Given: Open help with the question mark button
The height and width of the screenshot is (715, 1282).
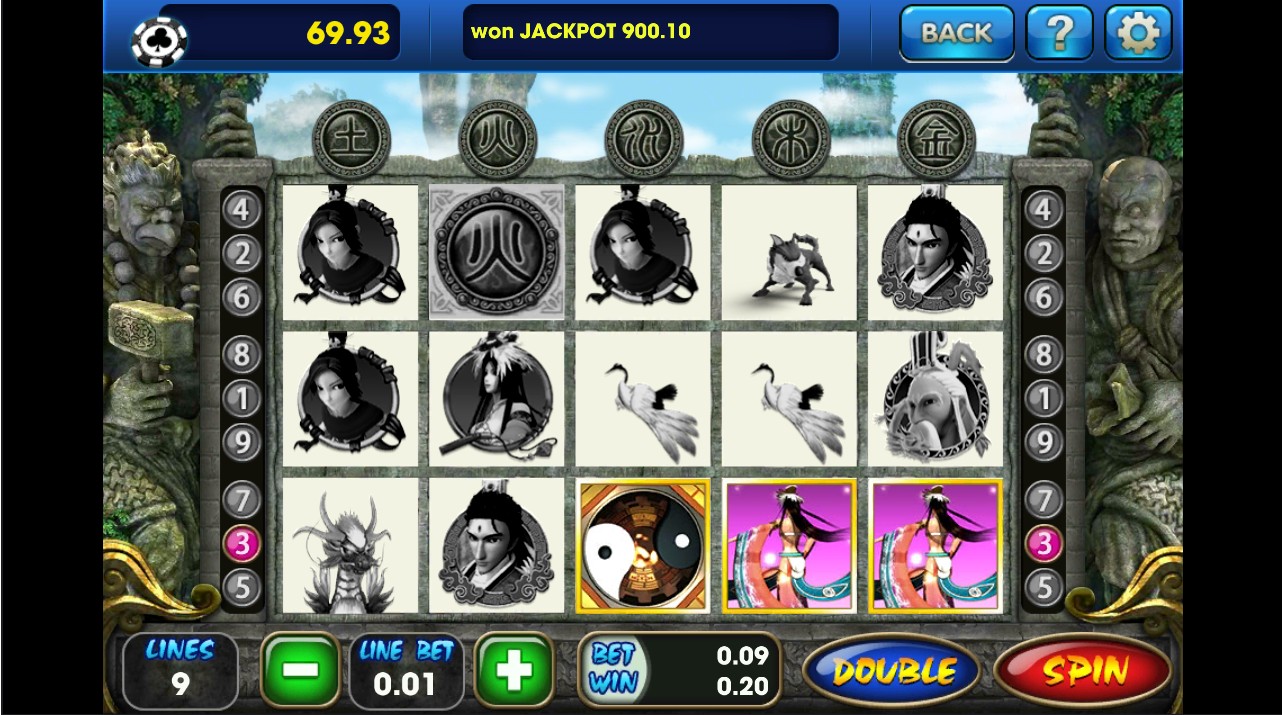Looking at the screenshot, I should click(1059, 33).
